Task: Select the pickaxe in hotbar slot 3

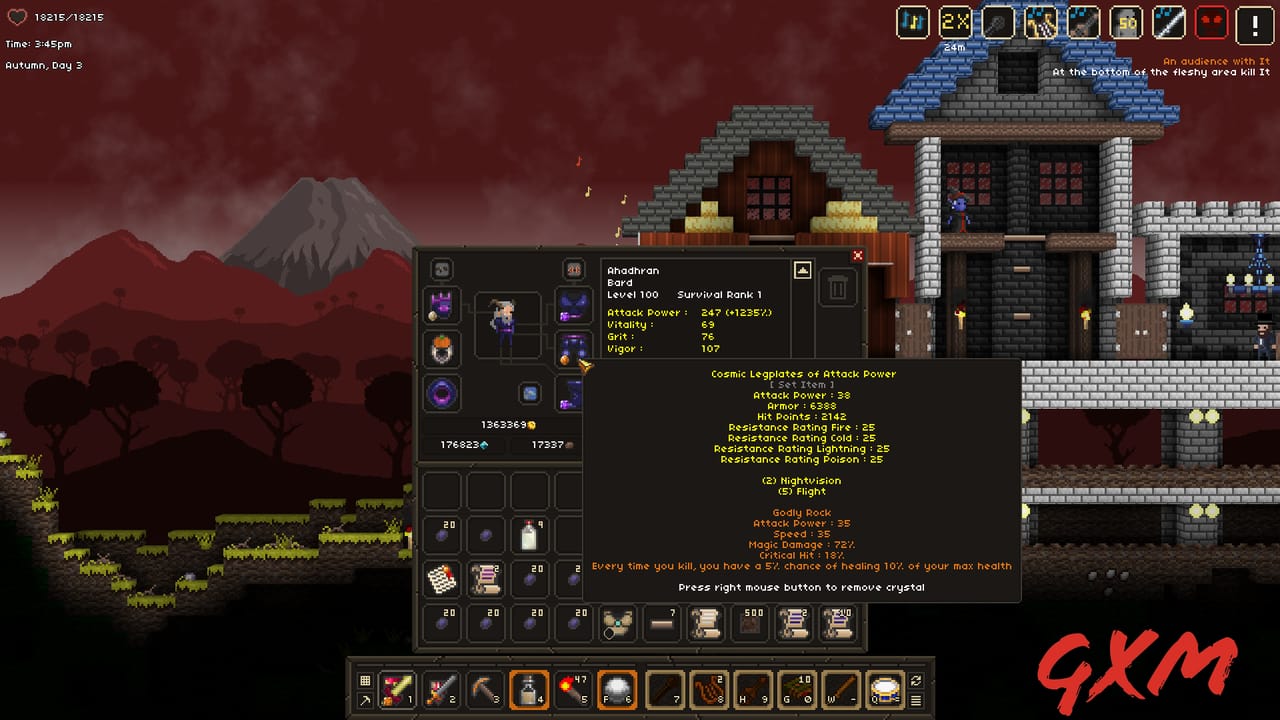Action: pos(486,690)
